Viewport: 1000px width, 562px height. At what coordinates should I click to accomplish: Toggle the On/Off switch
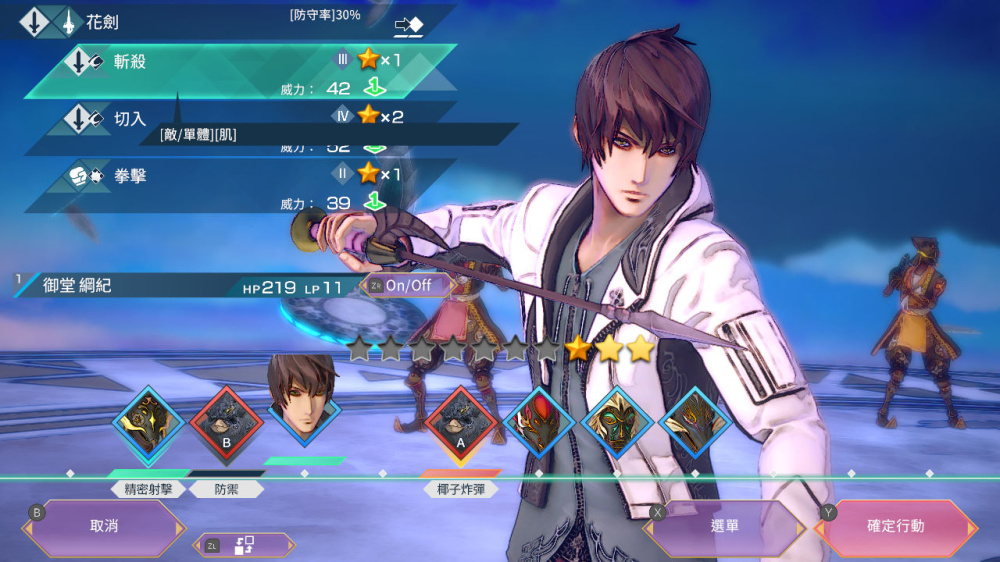tap(407, 285)
